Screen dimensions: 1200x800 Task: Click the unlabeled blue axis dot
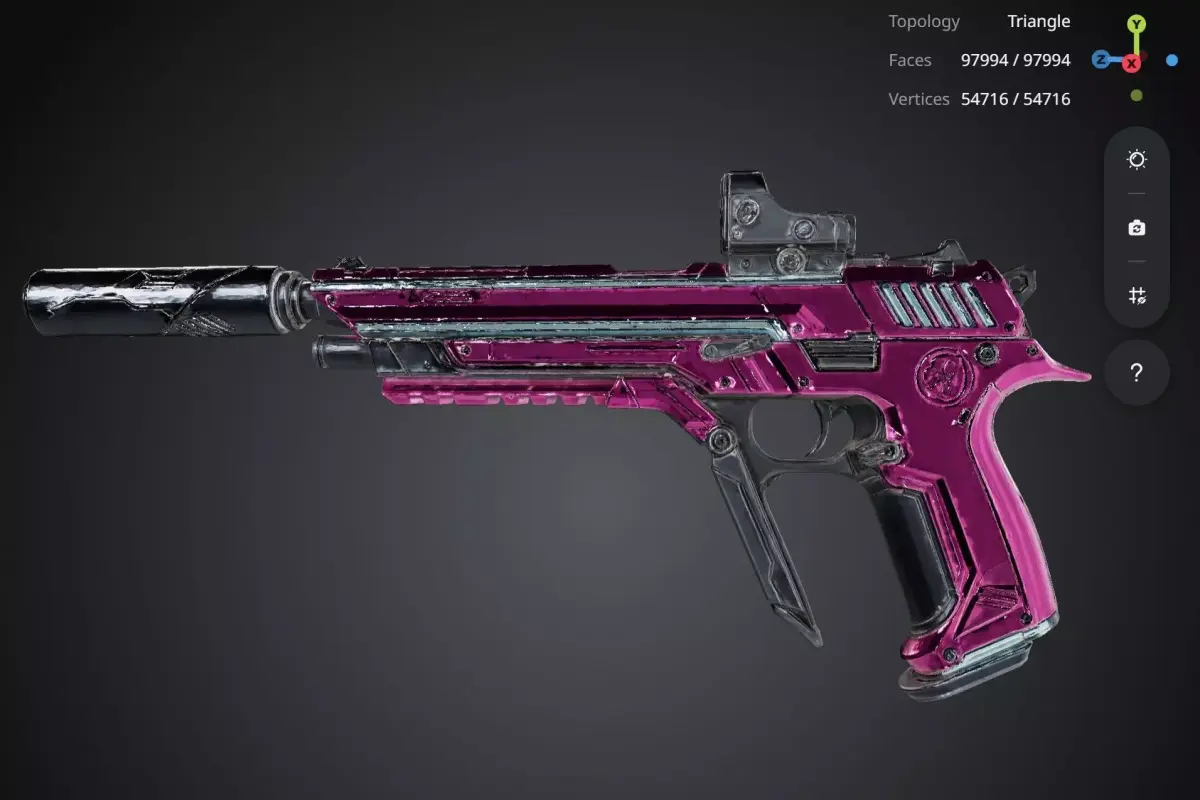[1172, 60]
